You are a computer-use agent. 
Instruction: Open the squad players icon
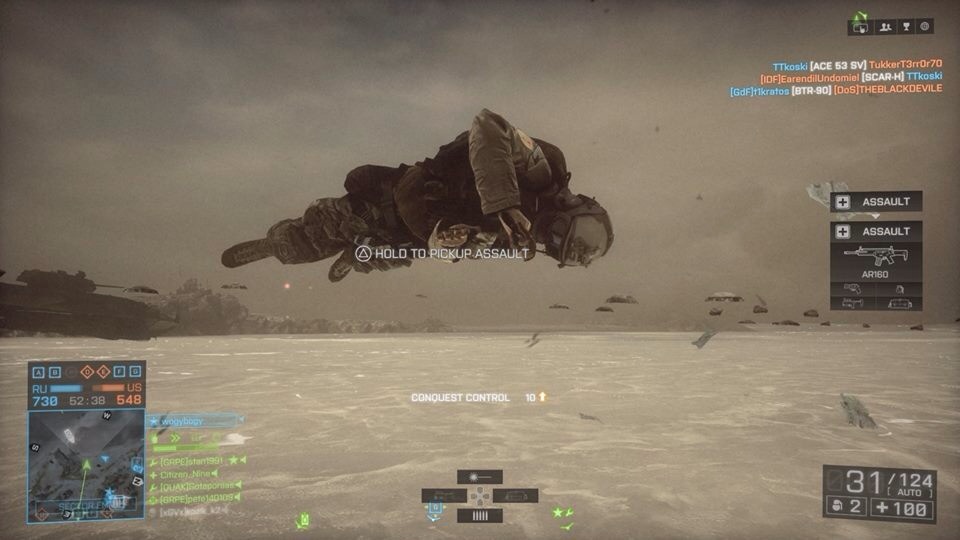click(885, 27)
